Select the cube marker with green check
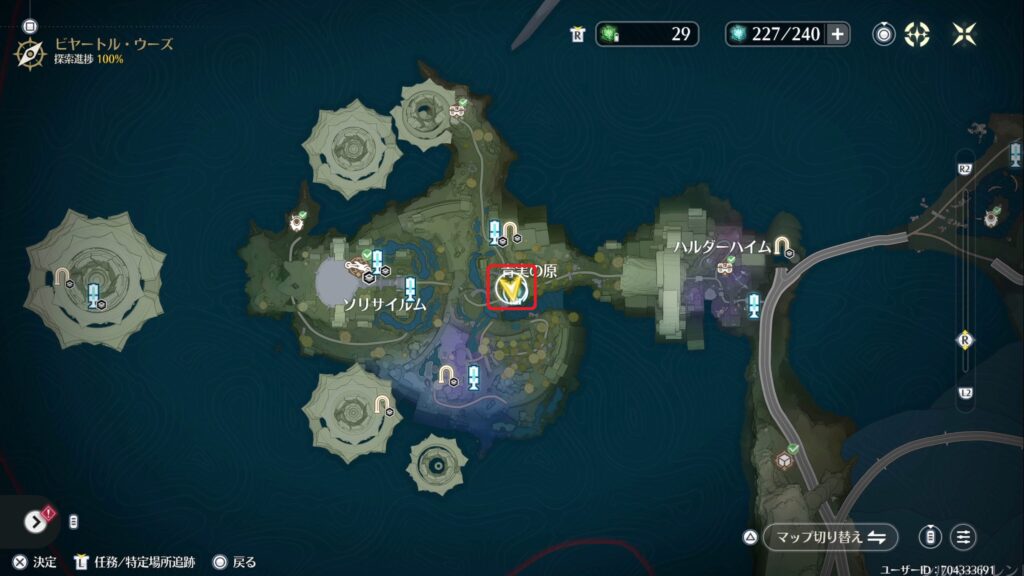 pos(786,458)
